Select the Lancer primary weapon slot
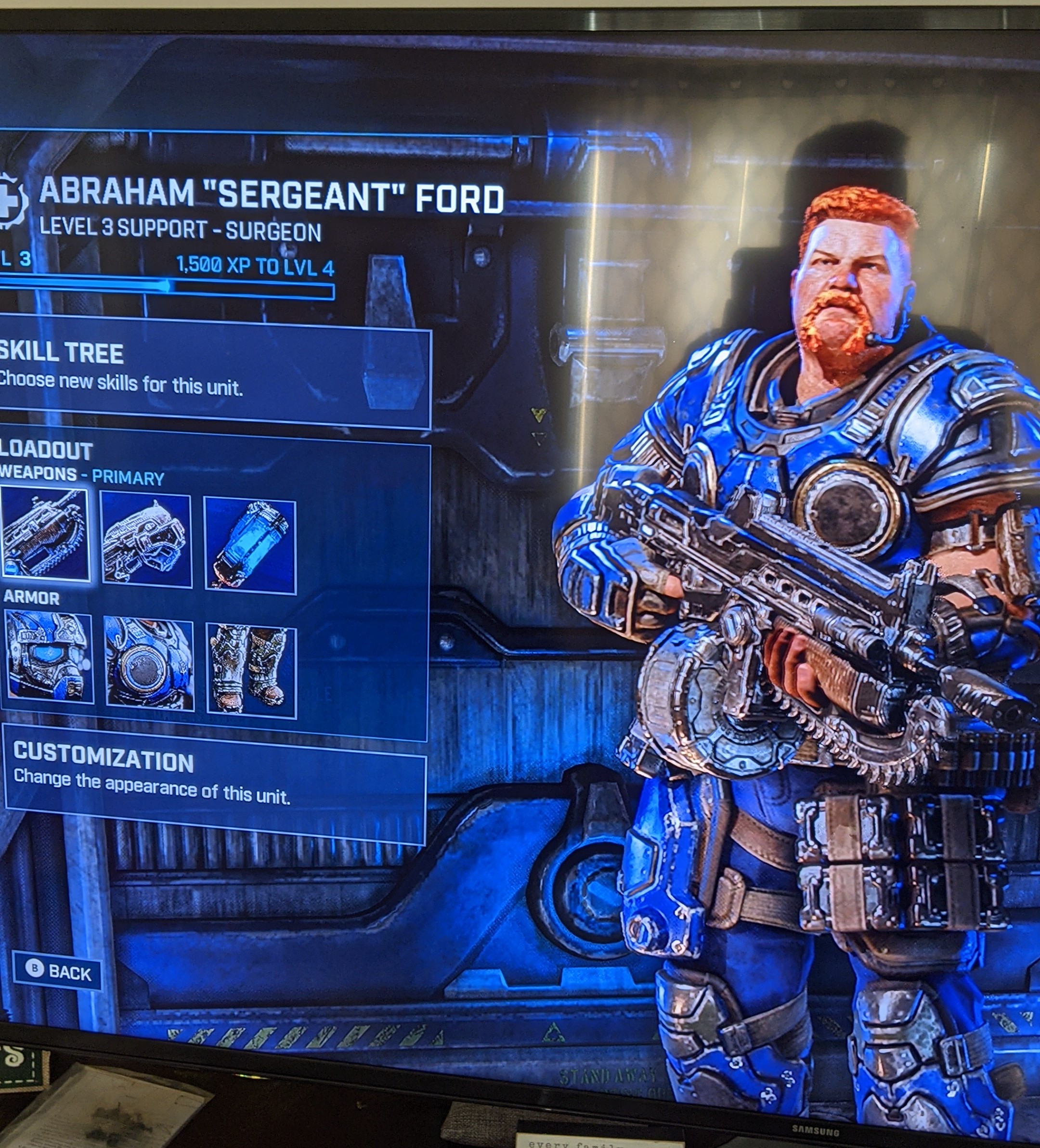This screenshot has height=1148, width=1040. click(x=44, y=534)
